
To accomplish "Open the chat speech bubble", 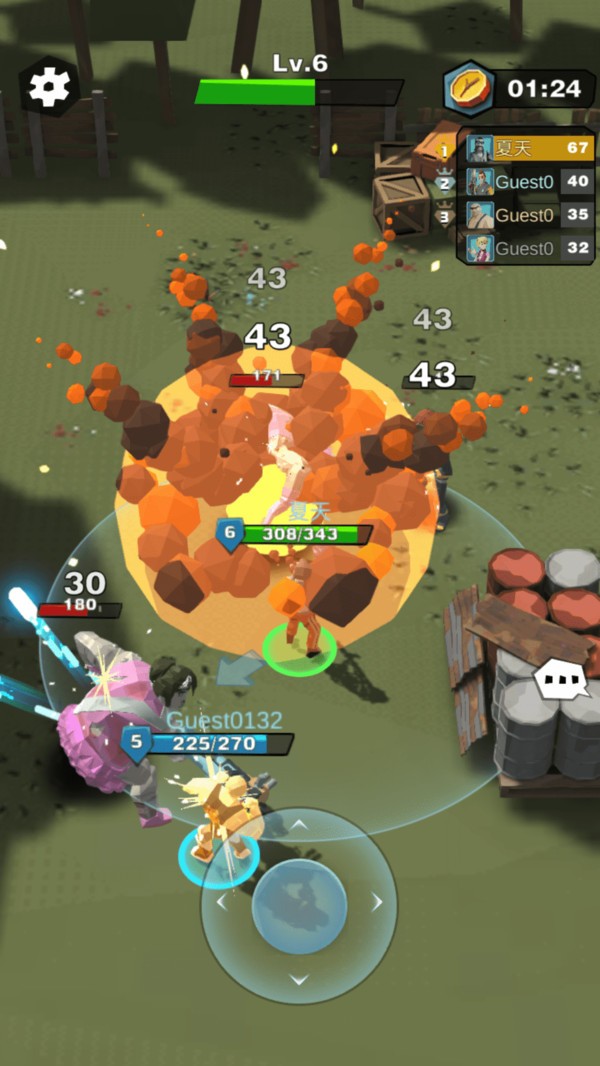I will coord(563,681).
